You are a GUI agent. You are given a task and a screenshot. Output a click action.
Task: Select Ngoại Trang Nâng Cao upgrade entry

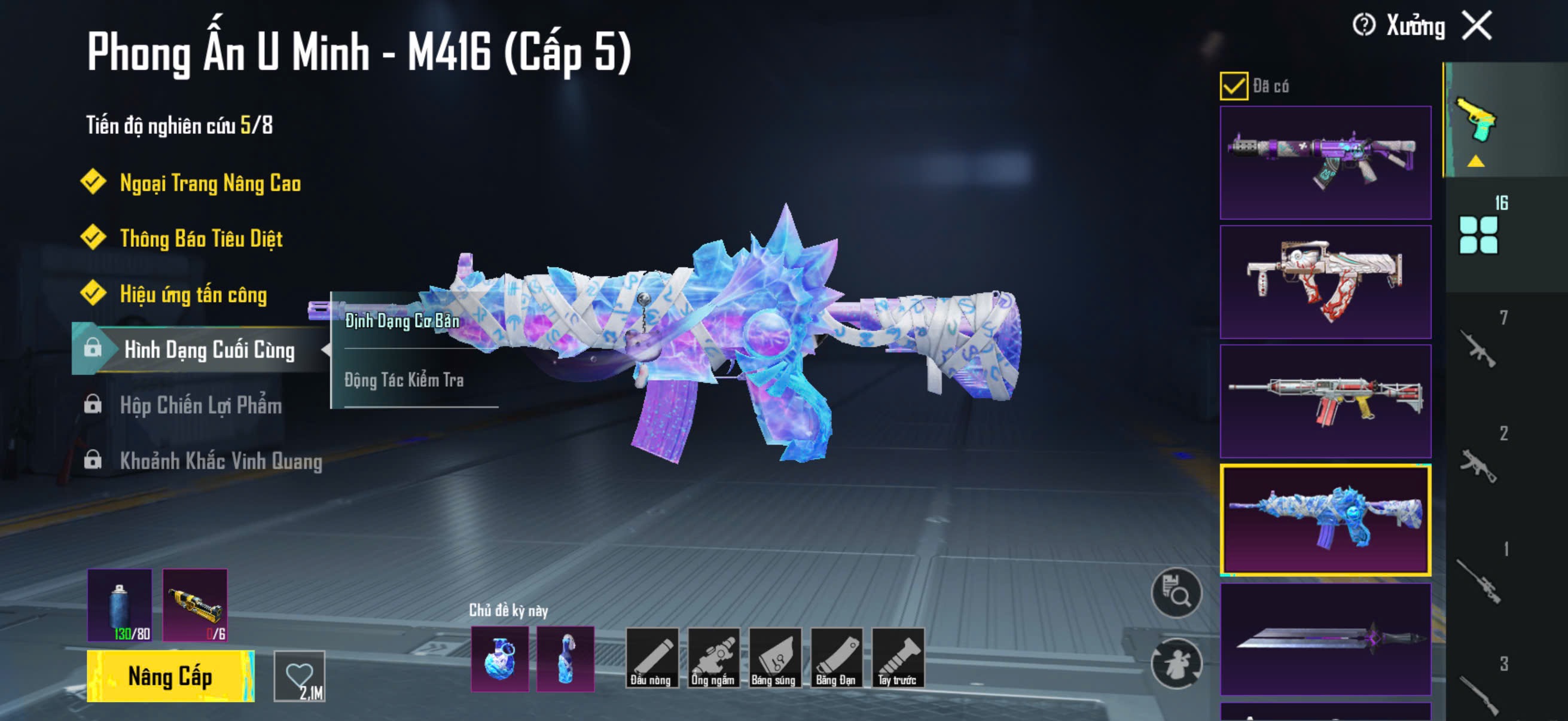point(210,183)
